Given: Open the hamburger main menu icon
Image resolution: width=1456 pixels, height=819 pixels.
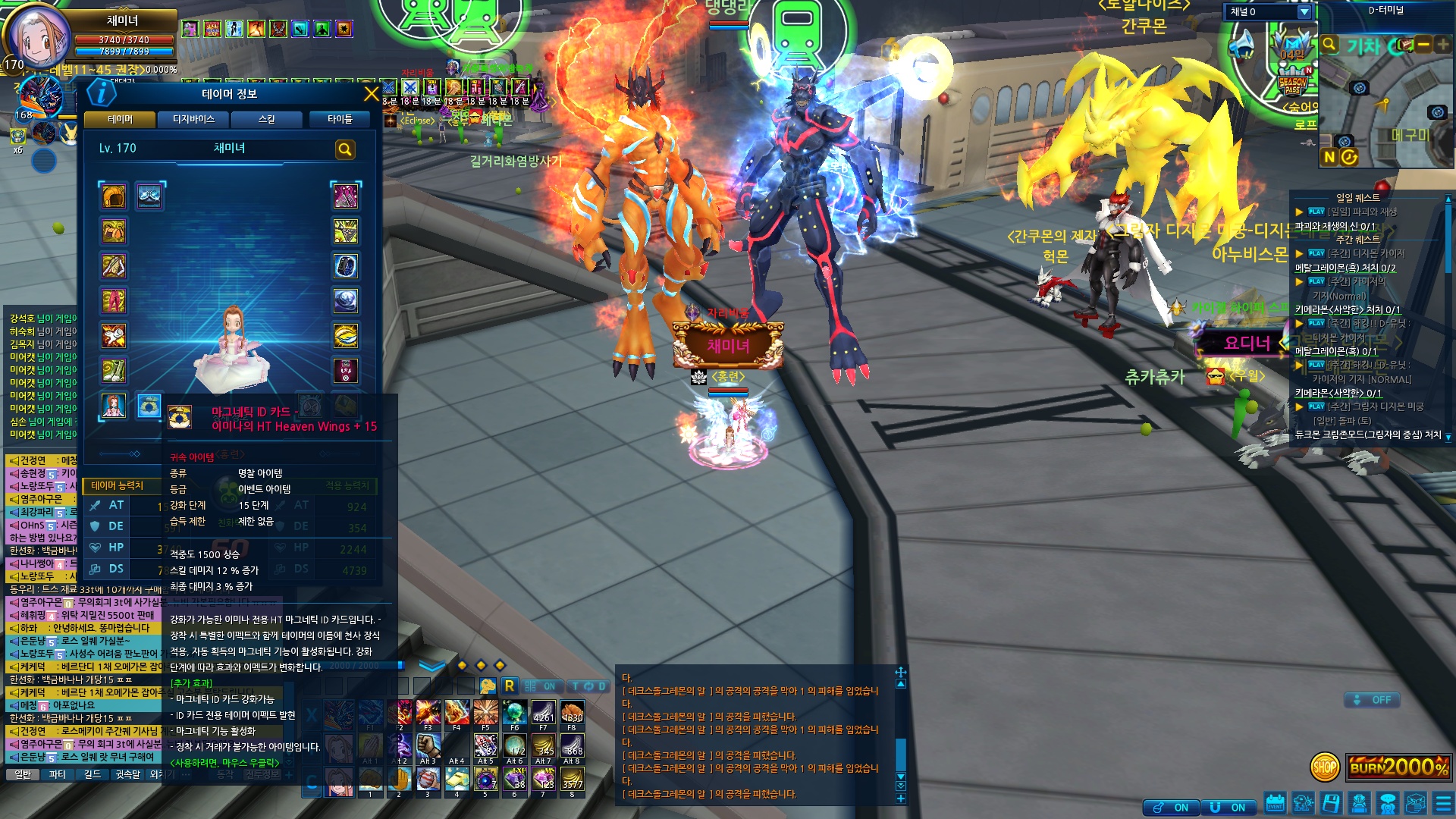Looking at the screenshot, I should click(x=1443, y=802).
